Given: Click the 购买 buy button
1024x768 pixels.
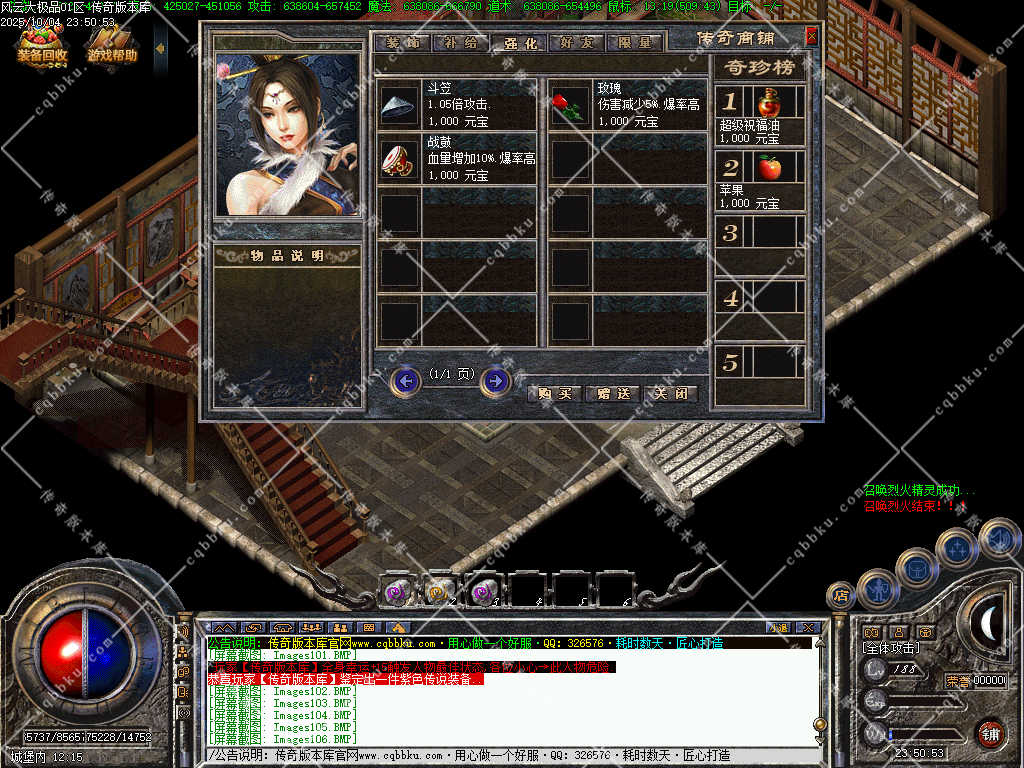Looking at the screenshot, I should [x=554, y=393].
